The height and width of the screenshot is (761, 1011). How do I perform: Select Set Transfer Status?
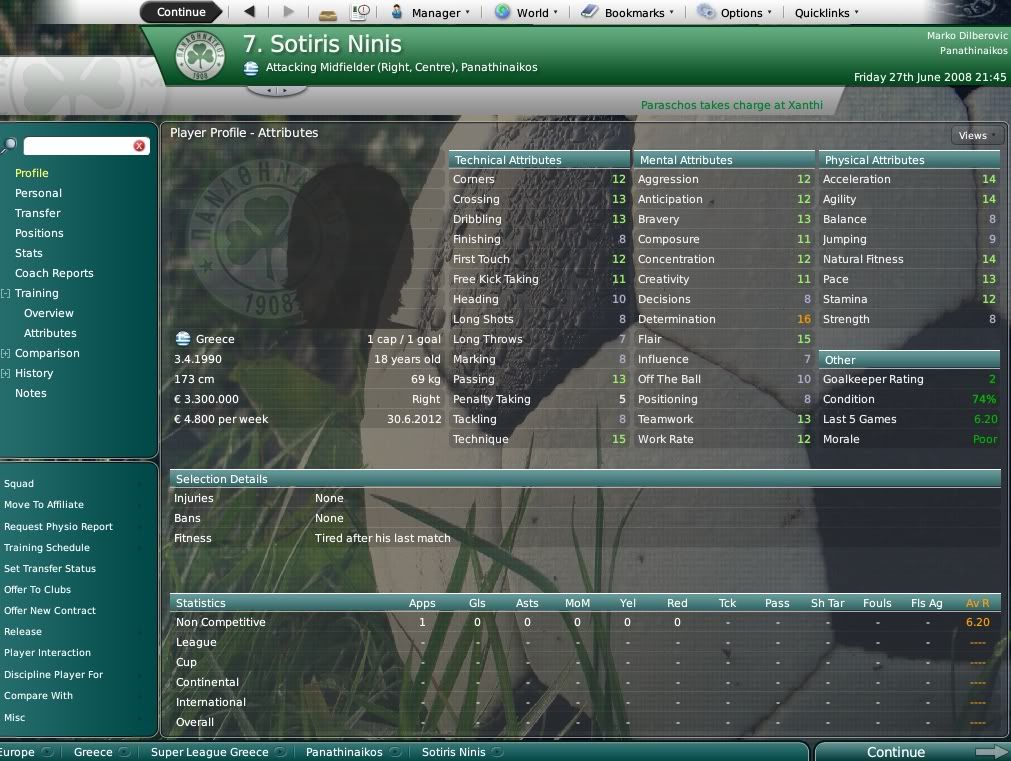coord(50,569)
